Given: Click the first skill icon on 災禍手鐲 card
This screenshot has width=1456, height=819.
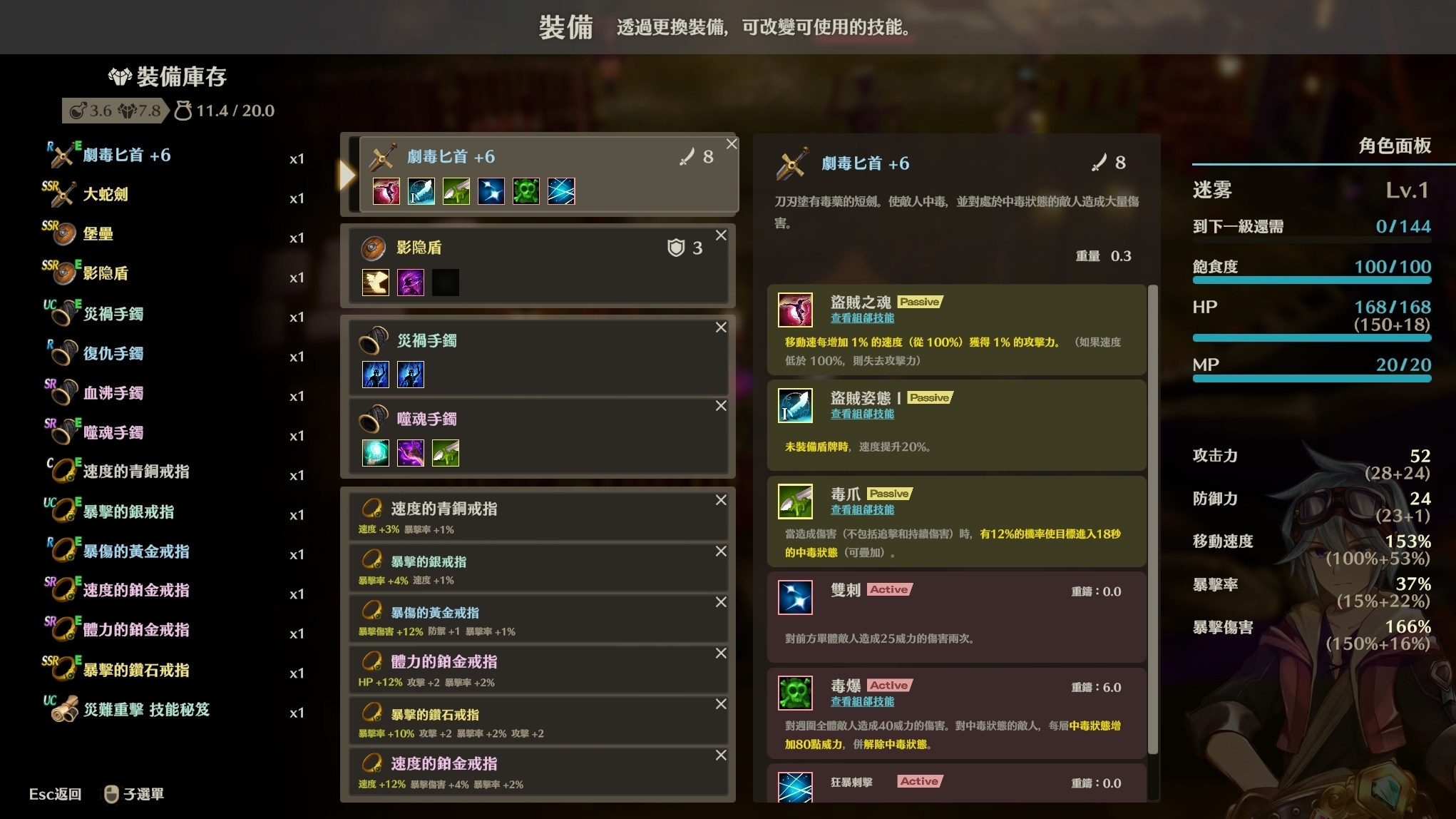Looking at the screenshot, I should coord(376,375).
